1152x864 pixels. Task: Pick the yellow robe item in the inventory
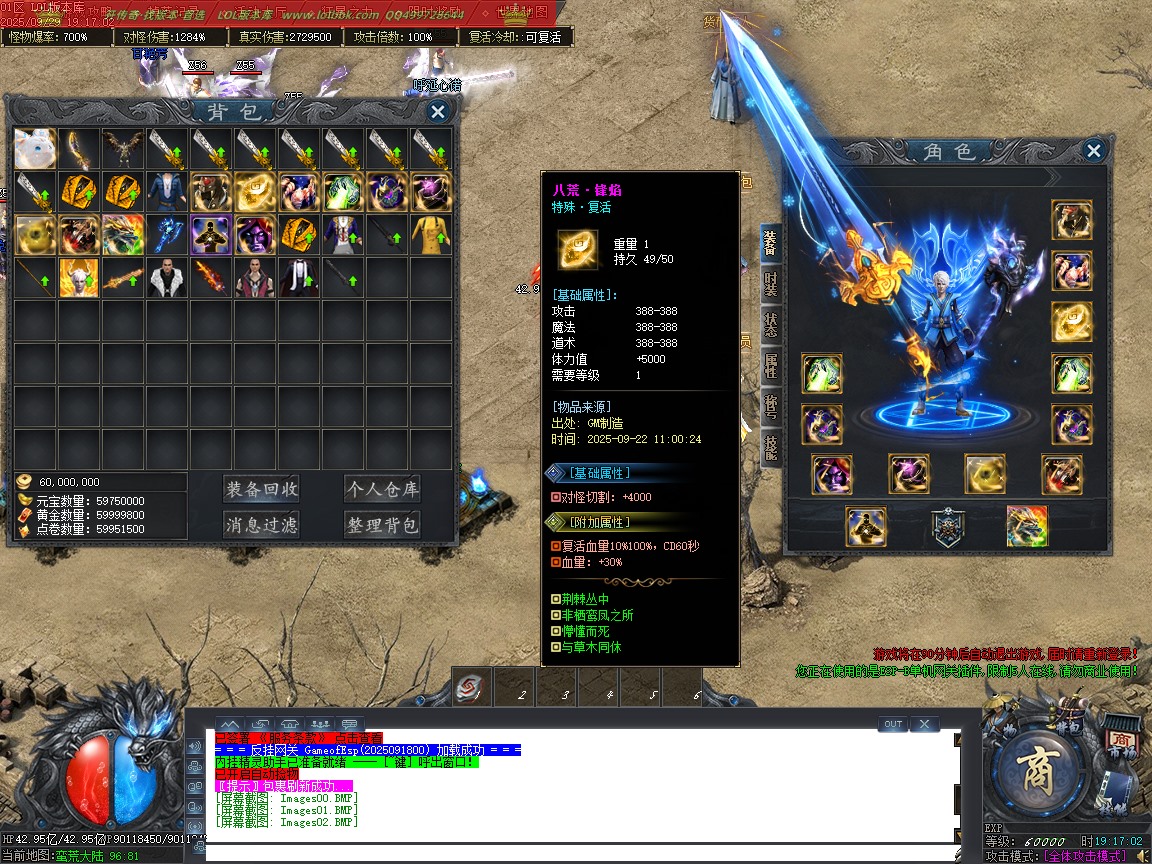(x=432, y=235)
